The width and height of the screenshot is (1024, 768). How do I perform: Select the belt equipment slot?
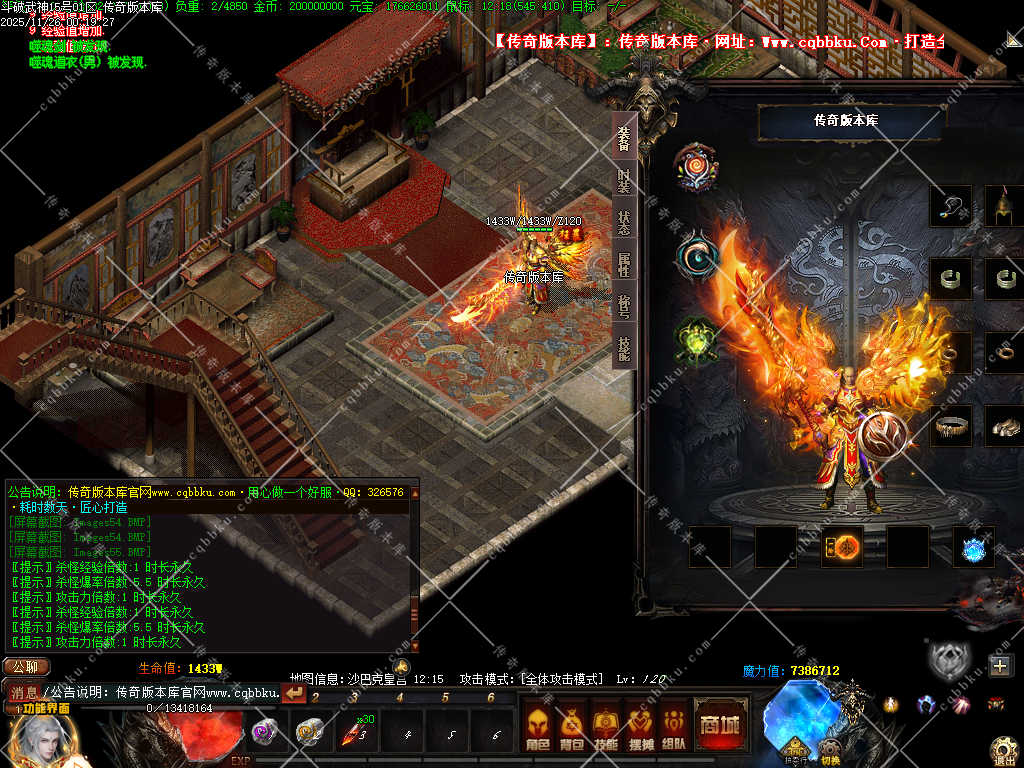(950, 426)
